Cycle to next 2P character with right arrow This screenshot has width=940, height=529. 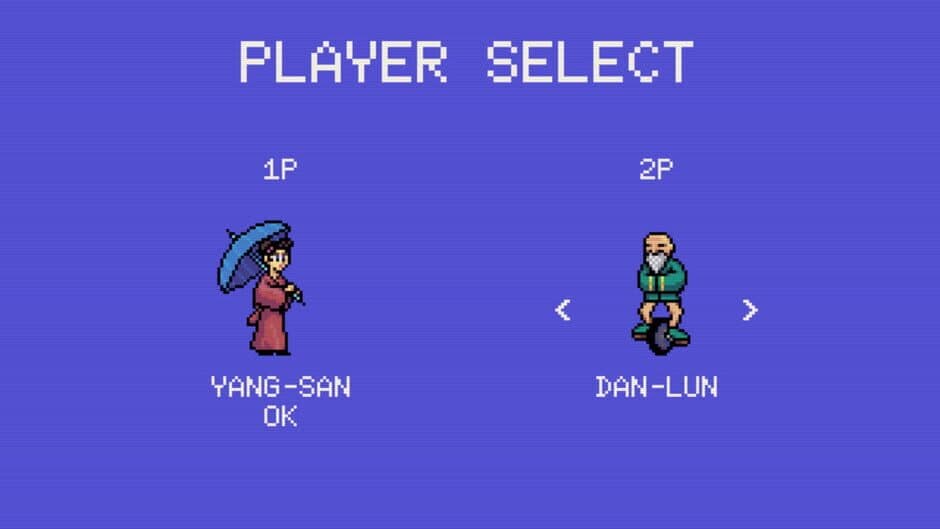(x=750, y=310)
